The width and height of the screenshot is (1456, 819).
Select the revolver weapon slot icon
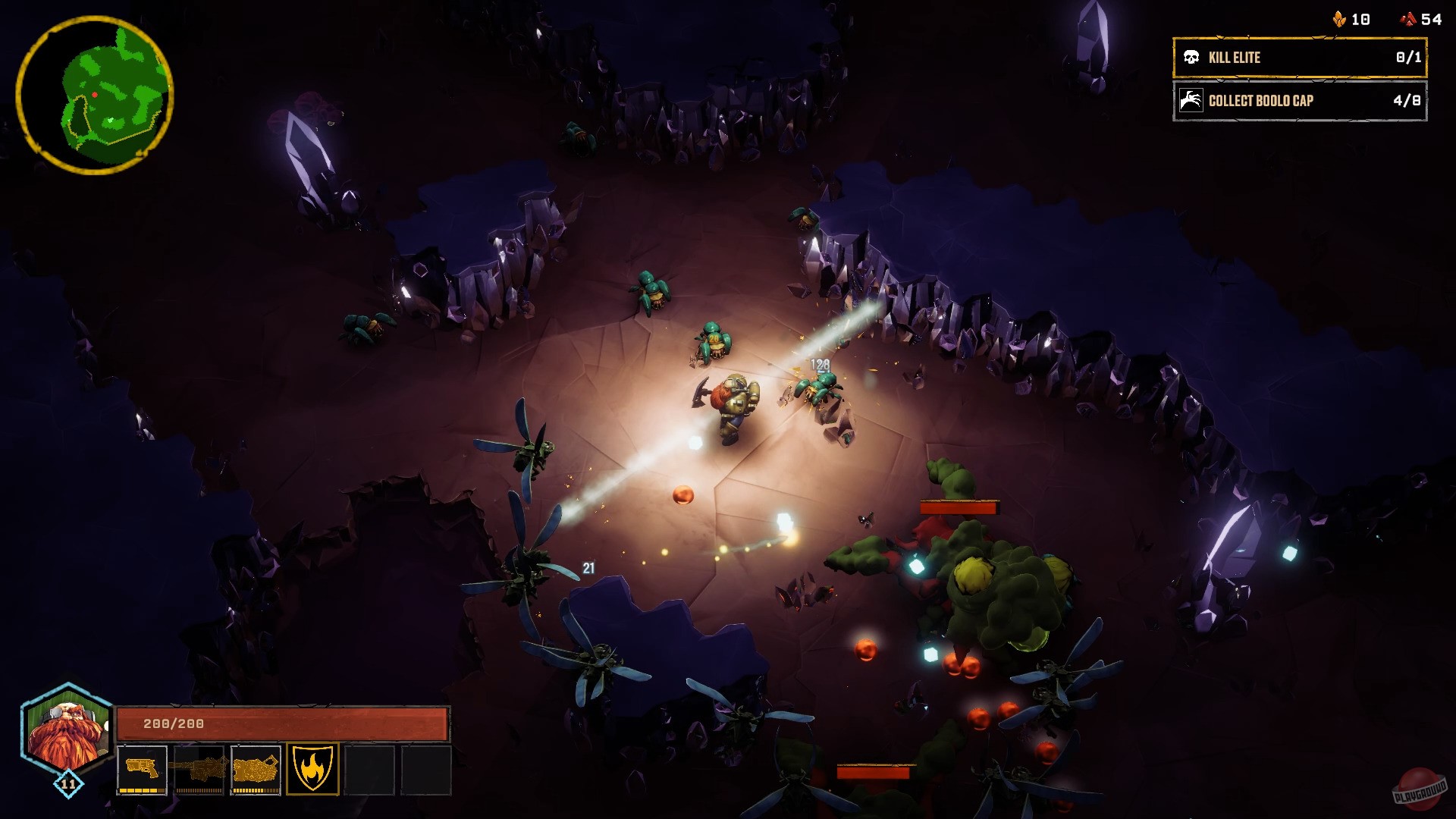click(x=143, y=770)
